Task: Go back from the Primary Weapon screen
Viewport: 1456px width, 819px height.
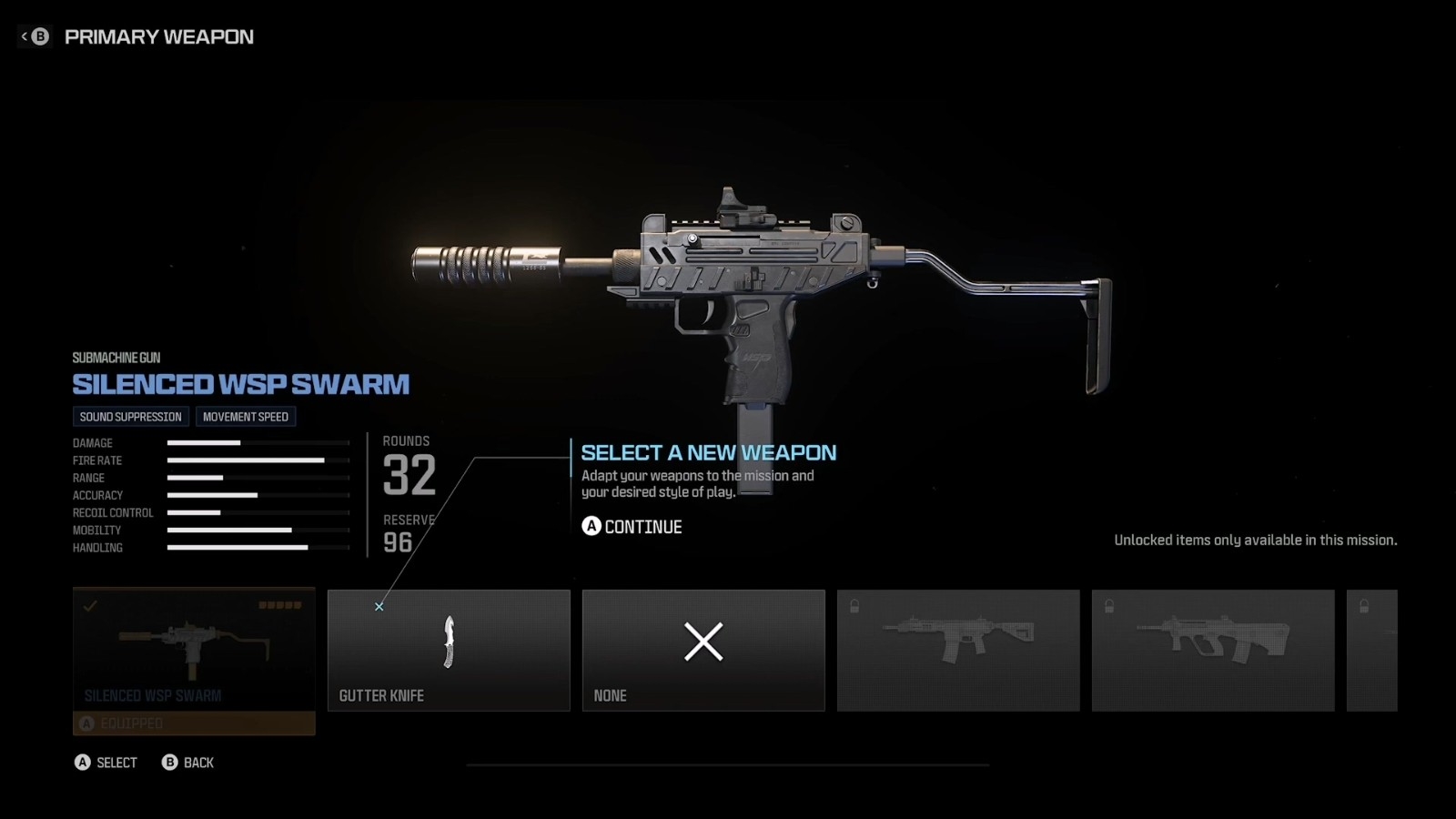Action: tap(35, 36)
